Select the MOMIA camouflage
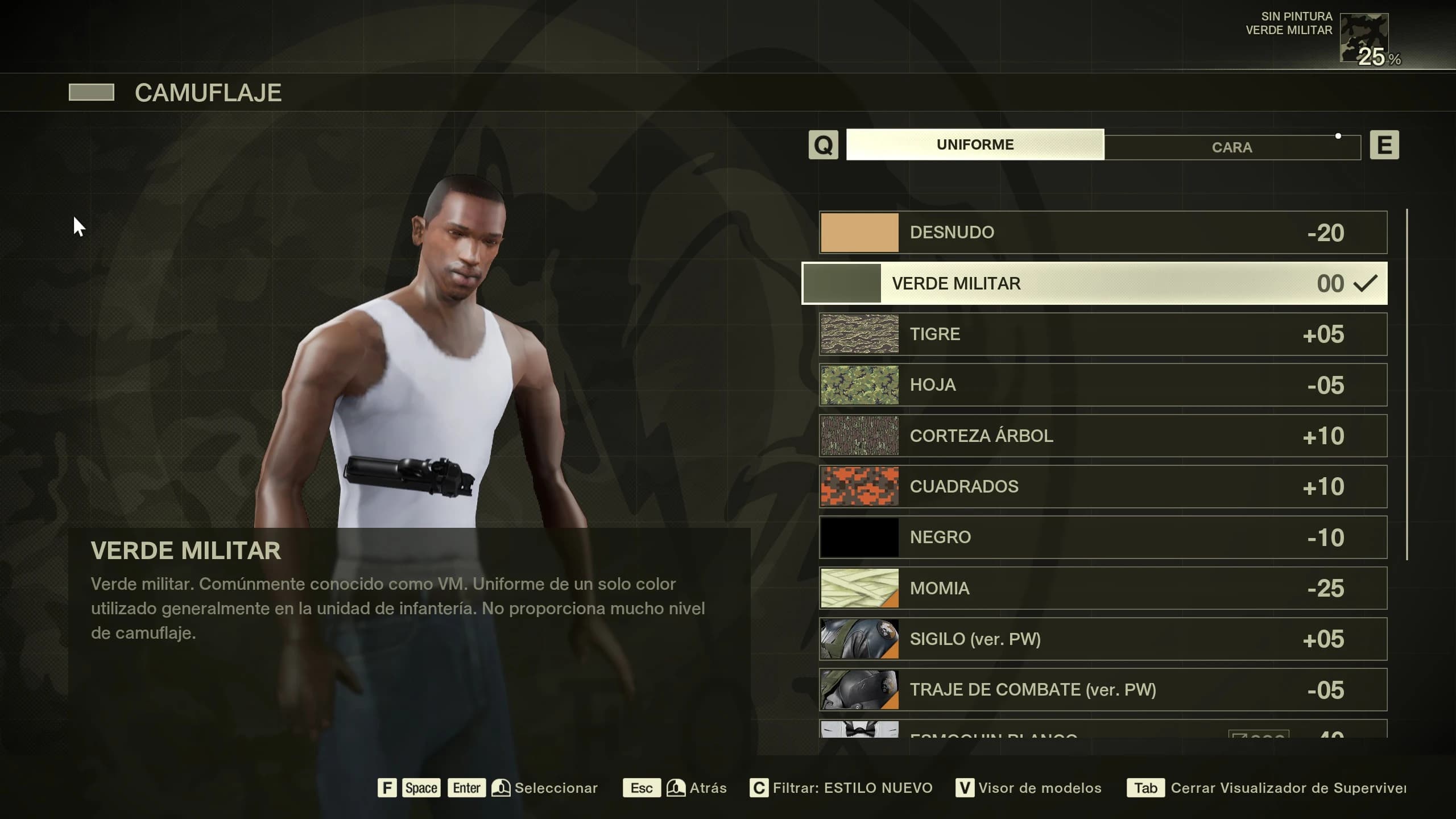This screenshot has width=1456, height=819. (1098, 588)
